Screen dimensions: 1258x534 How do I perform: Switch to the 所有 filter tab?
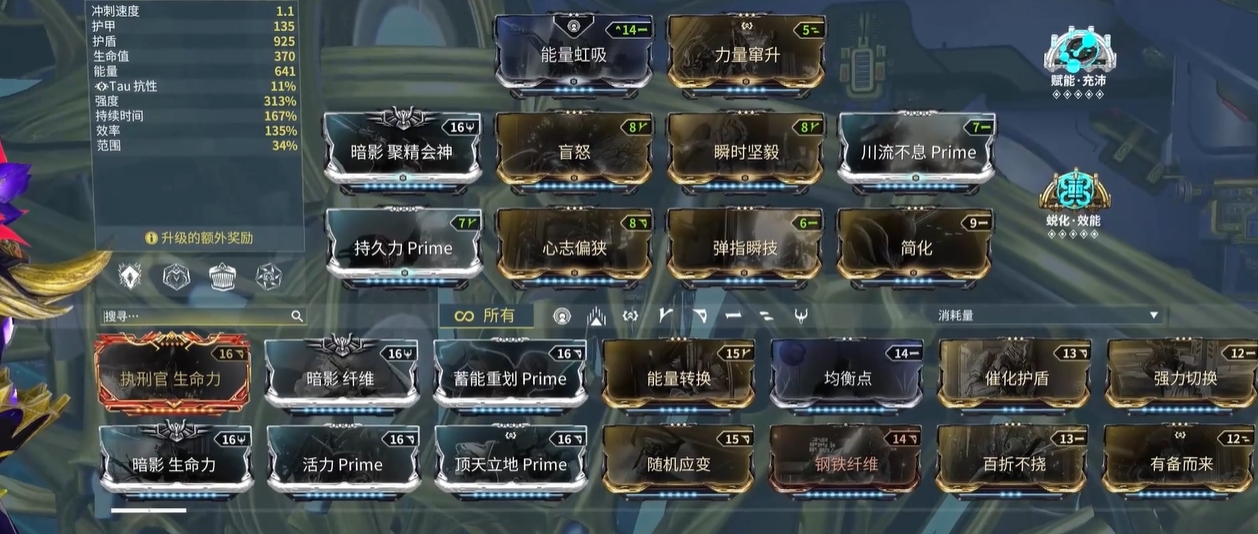[x=485, y=316]
